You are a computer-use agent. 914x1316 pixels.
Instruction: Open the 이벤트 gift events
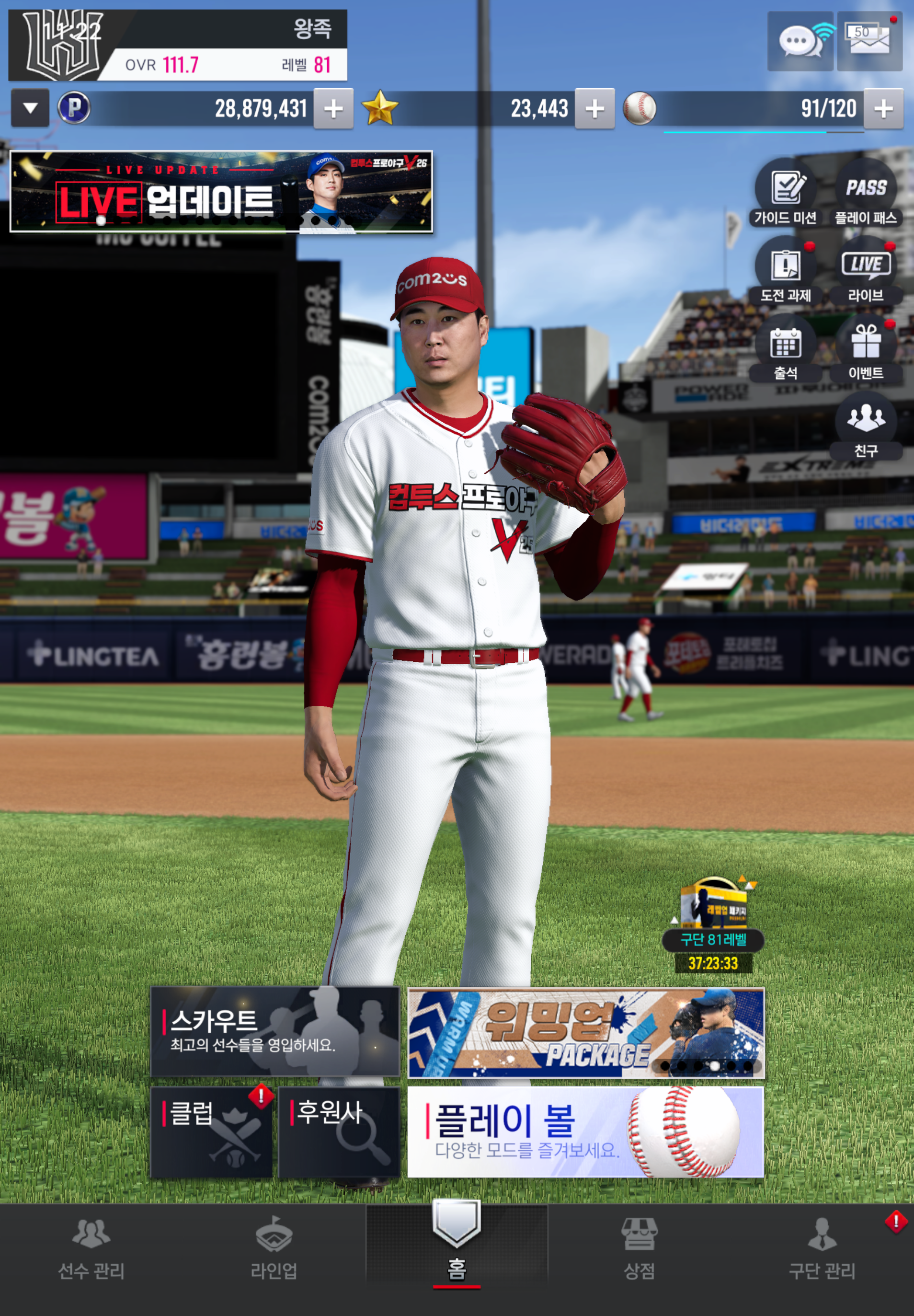pyautogui.click(x=866, y=349)
